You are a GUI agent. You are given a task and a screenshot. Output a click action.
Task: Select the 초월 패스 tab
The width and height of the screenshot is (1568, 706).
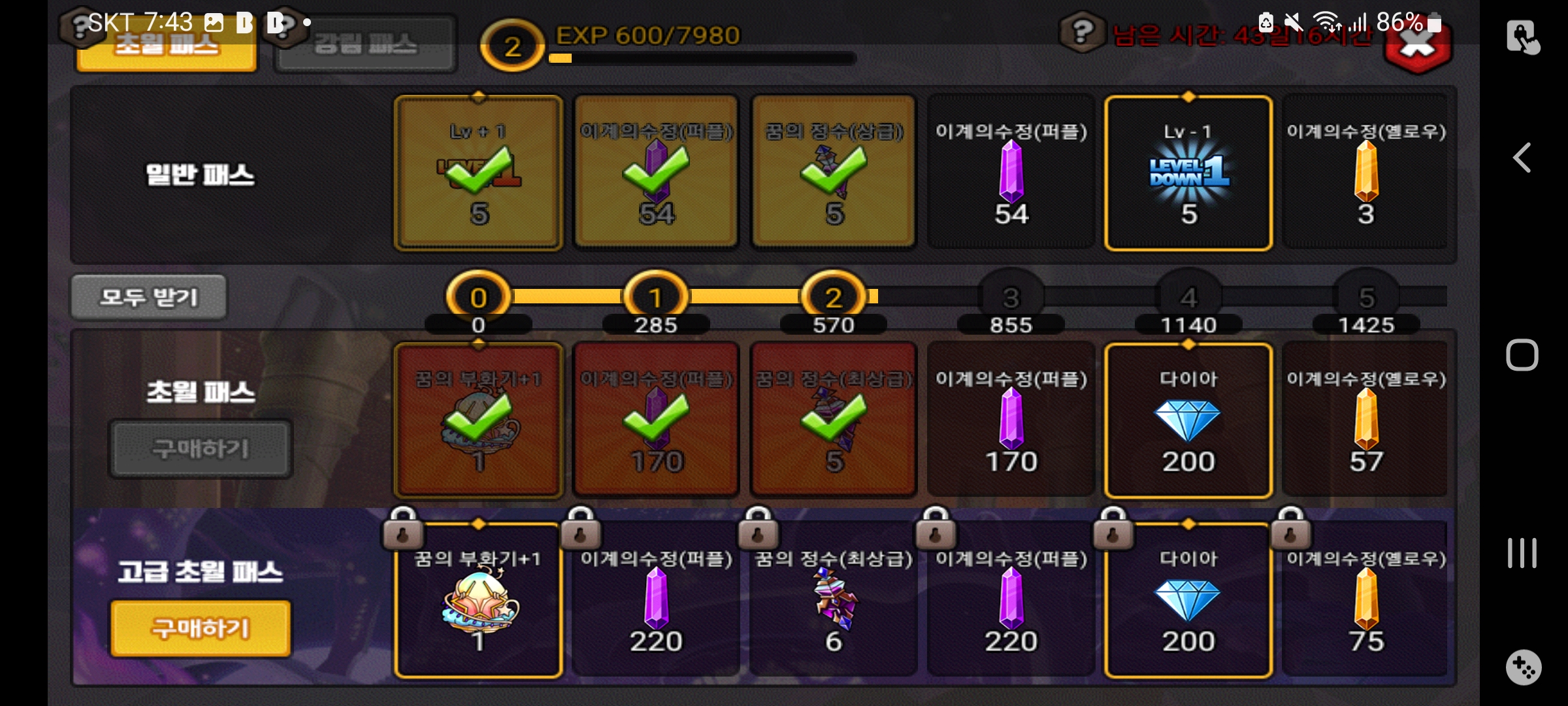(167, 47)
